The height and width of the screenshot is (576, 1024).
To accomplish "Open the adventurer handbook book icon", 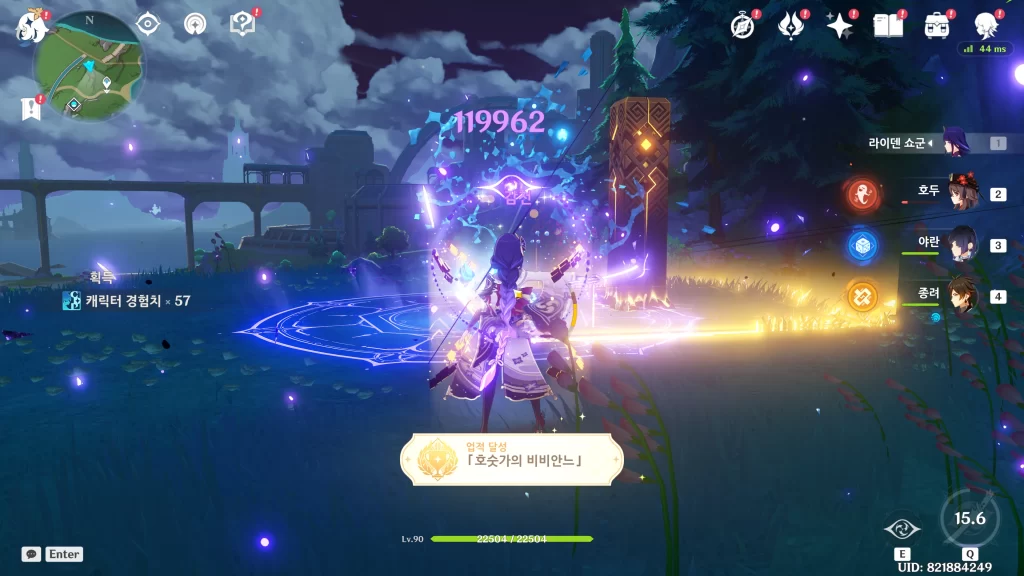I will tap(887, 26).
